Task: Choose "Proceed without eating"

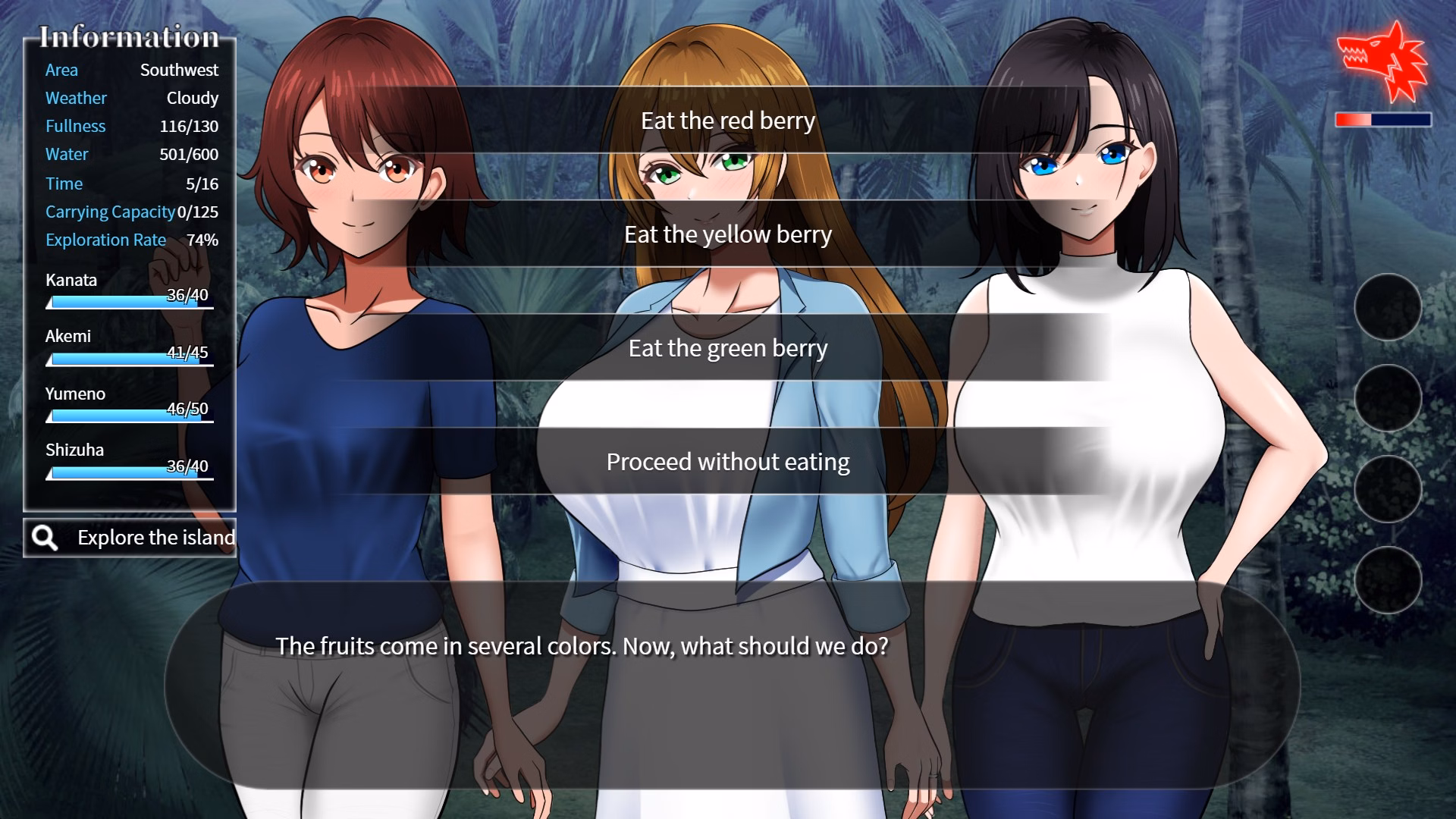Action: point(728,460)
